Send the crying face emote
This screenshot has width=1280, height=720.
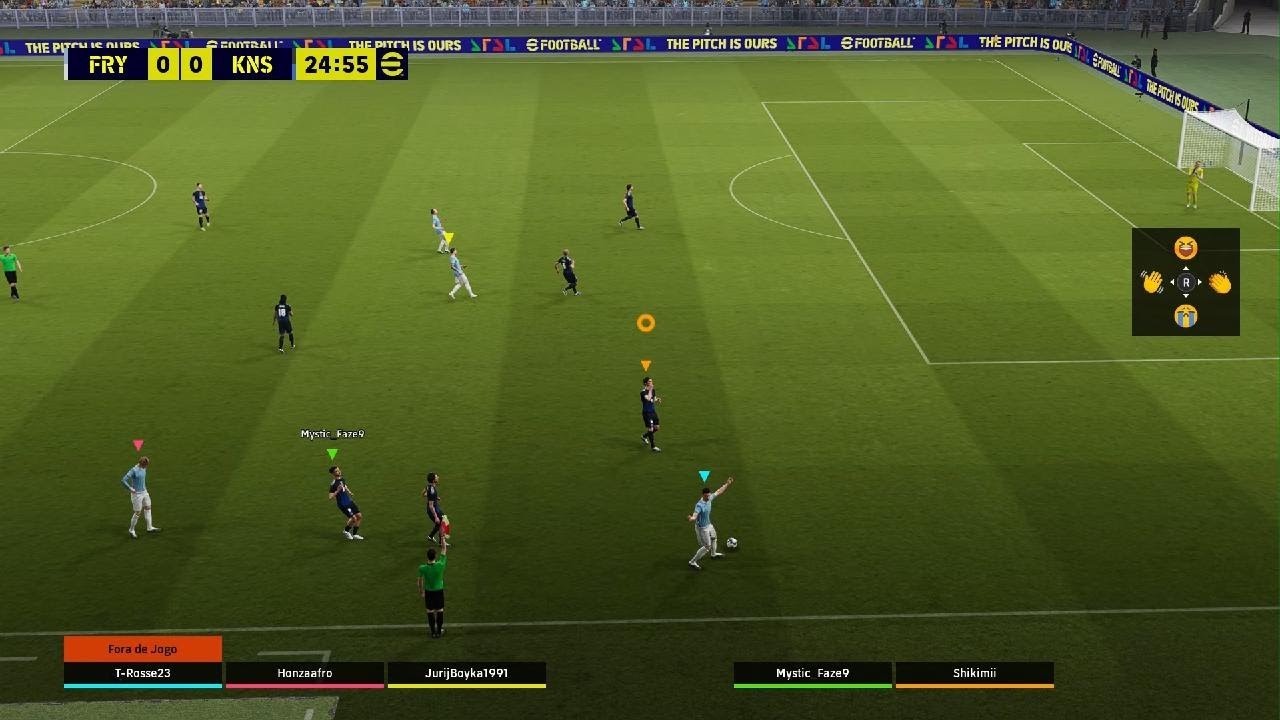[x=1186, y=317]
